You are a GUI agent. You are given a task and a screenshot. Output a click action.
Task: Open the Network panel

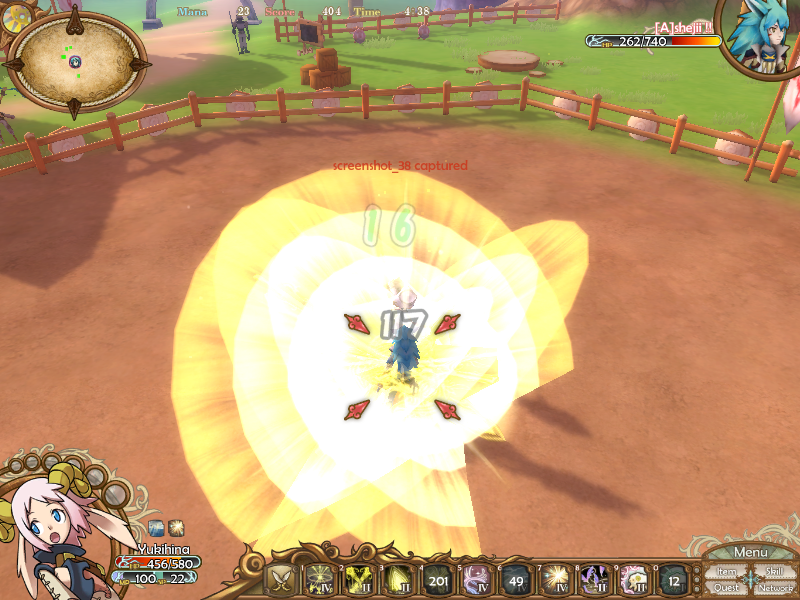(775, 588)
